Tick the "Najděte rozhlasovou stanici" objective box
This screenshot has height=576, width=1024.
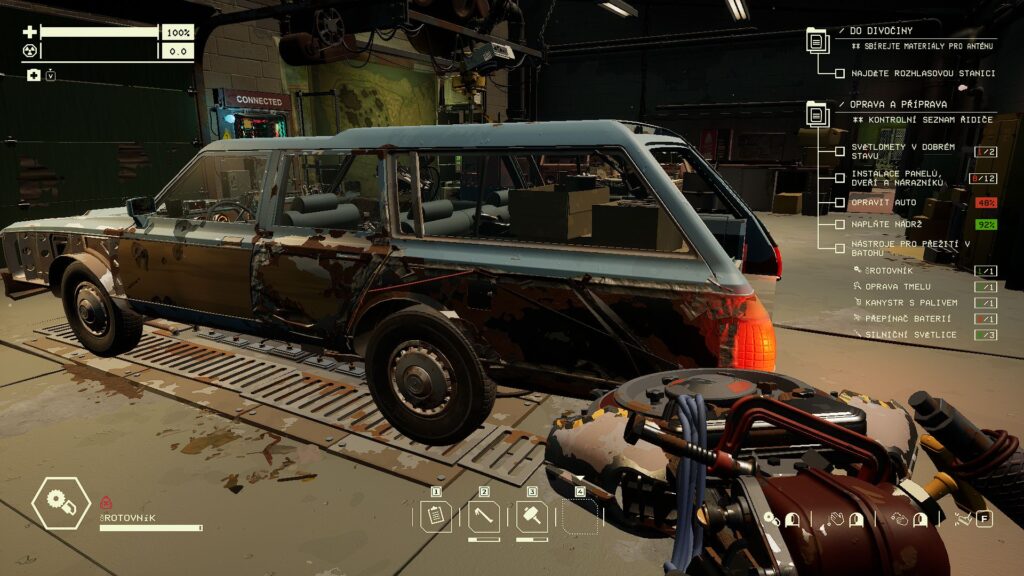coord(840,73)
